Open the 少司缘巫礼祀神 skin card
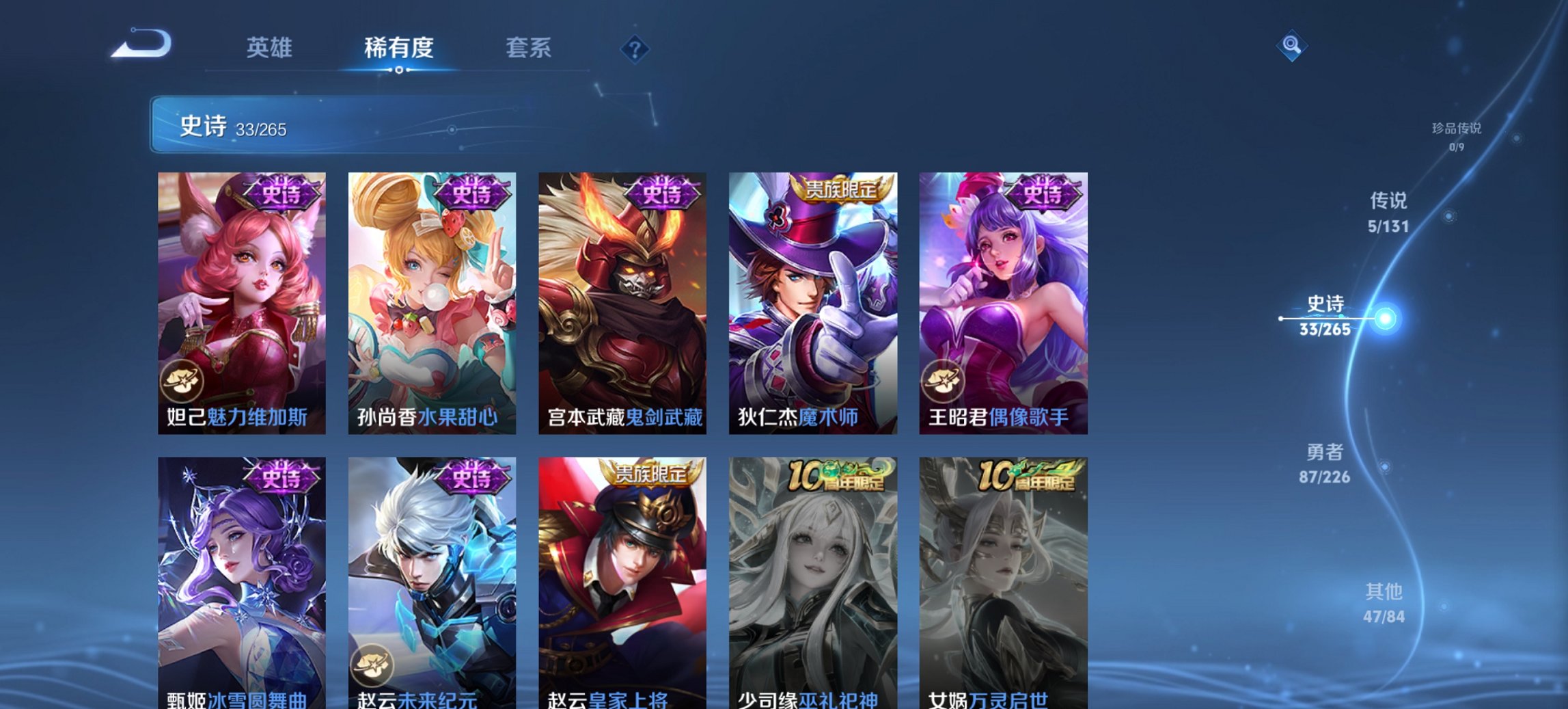The width and height of the screenshot is (1568, 709). [813, 567]
